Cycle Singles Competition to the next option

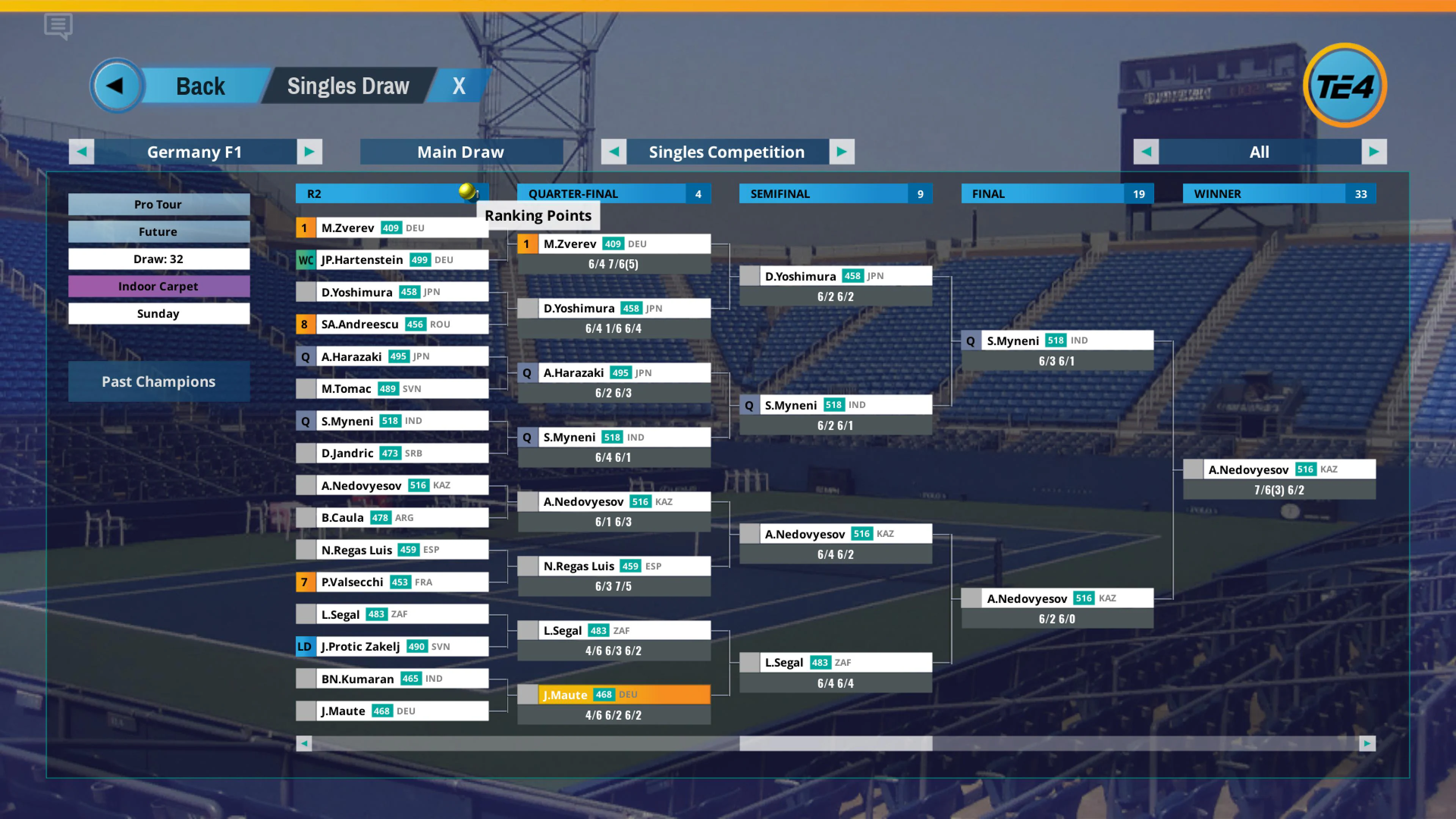842,152
